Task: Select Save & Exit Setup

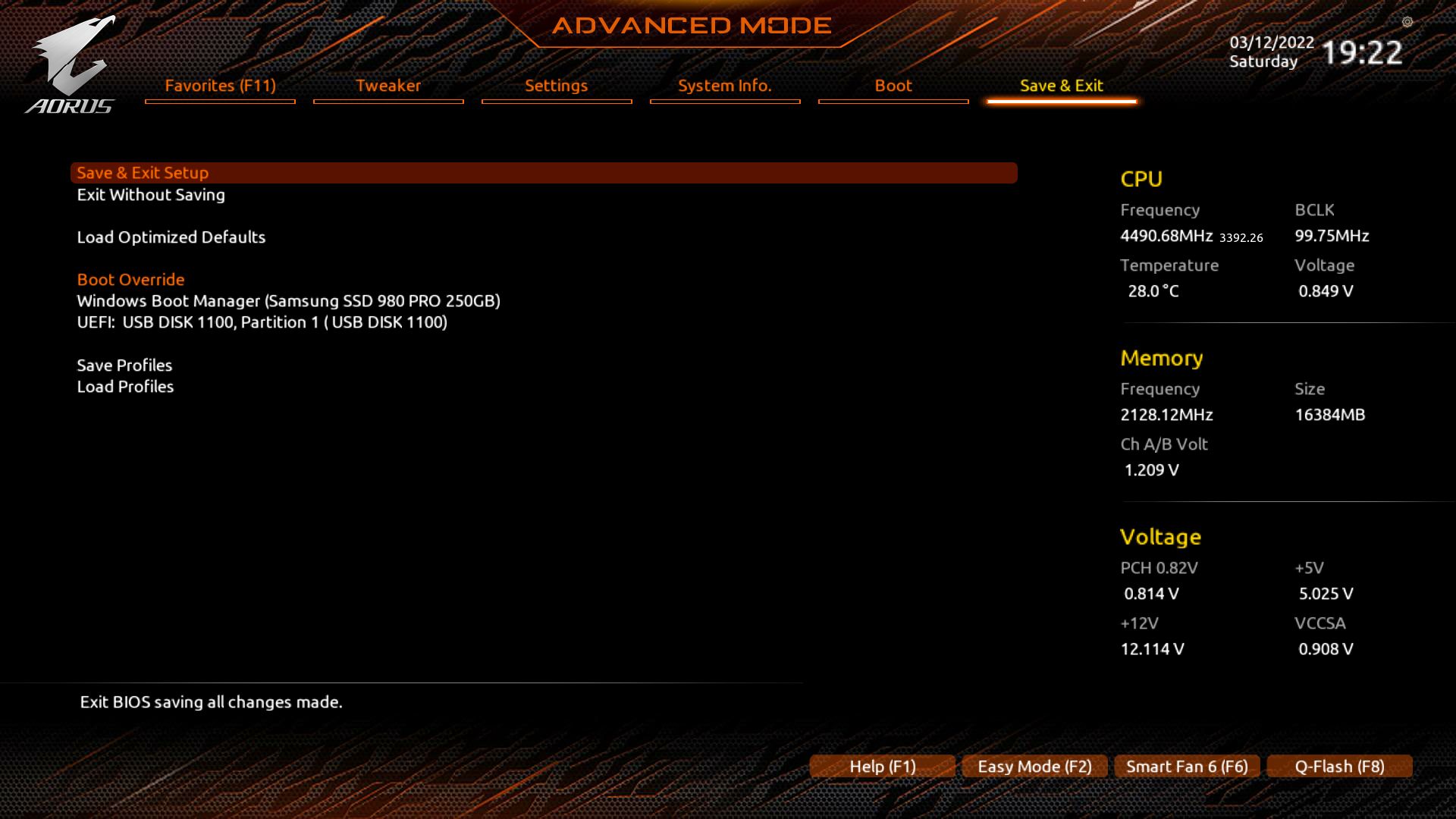Action: (143, 173)
